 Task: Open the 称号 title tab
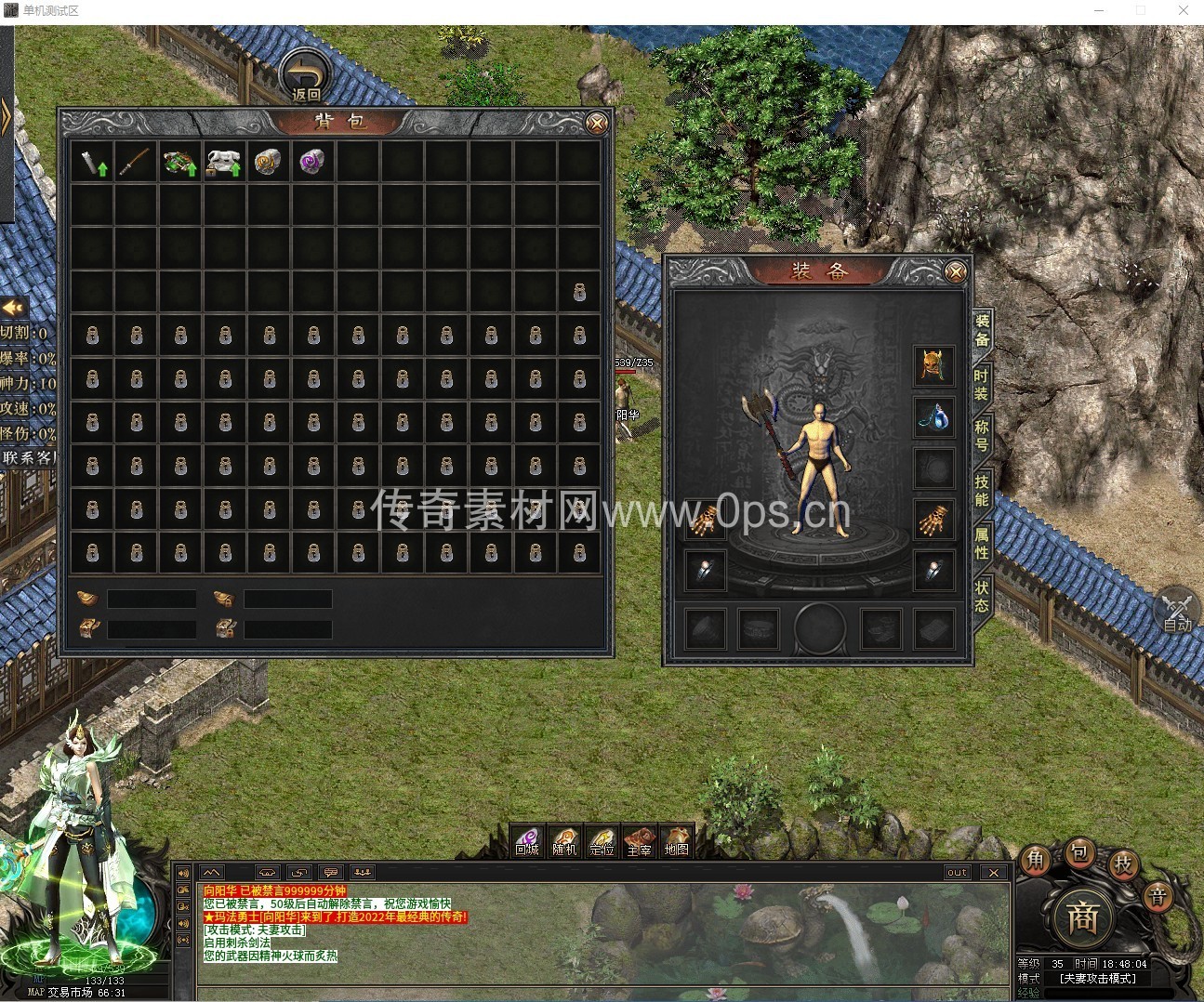(x=982, y=436)
